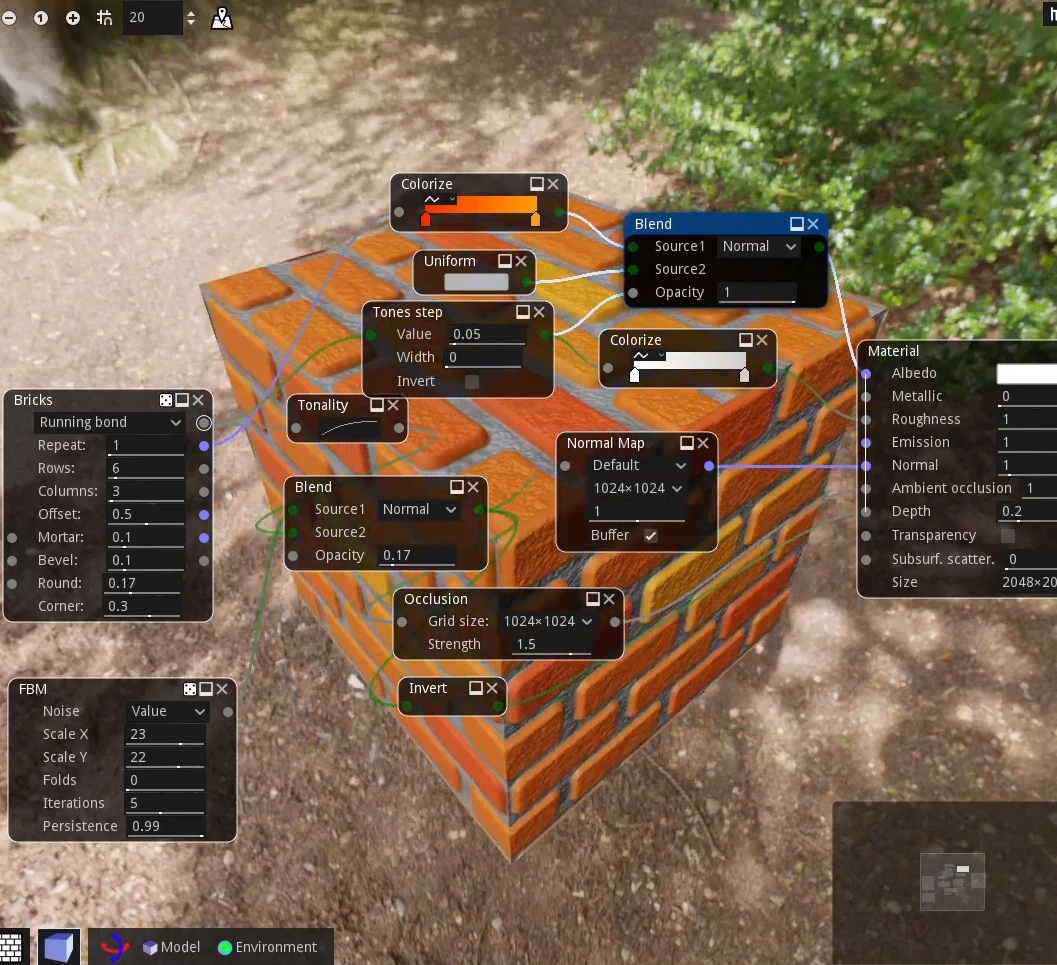Toggle the Invert checkbox in Tones step
The height and width of the screenshot is (965, 1057).
point(472,381)
